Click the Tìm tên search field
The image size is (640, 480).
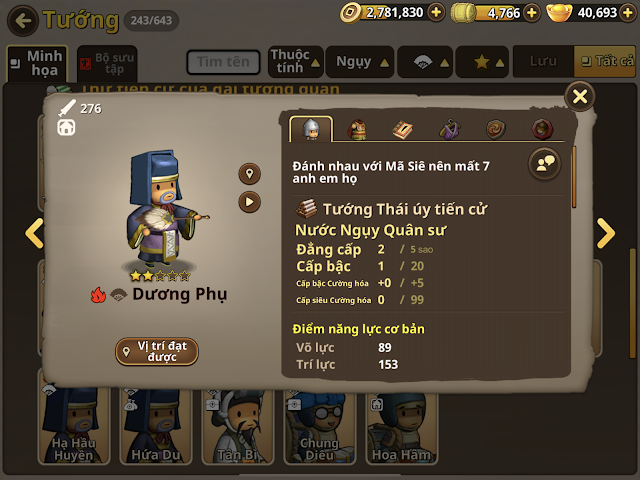click(x=222, y=62)
